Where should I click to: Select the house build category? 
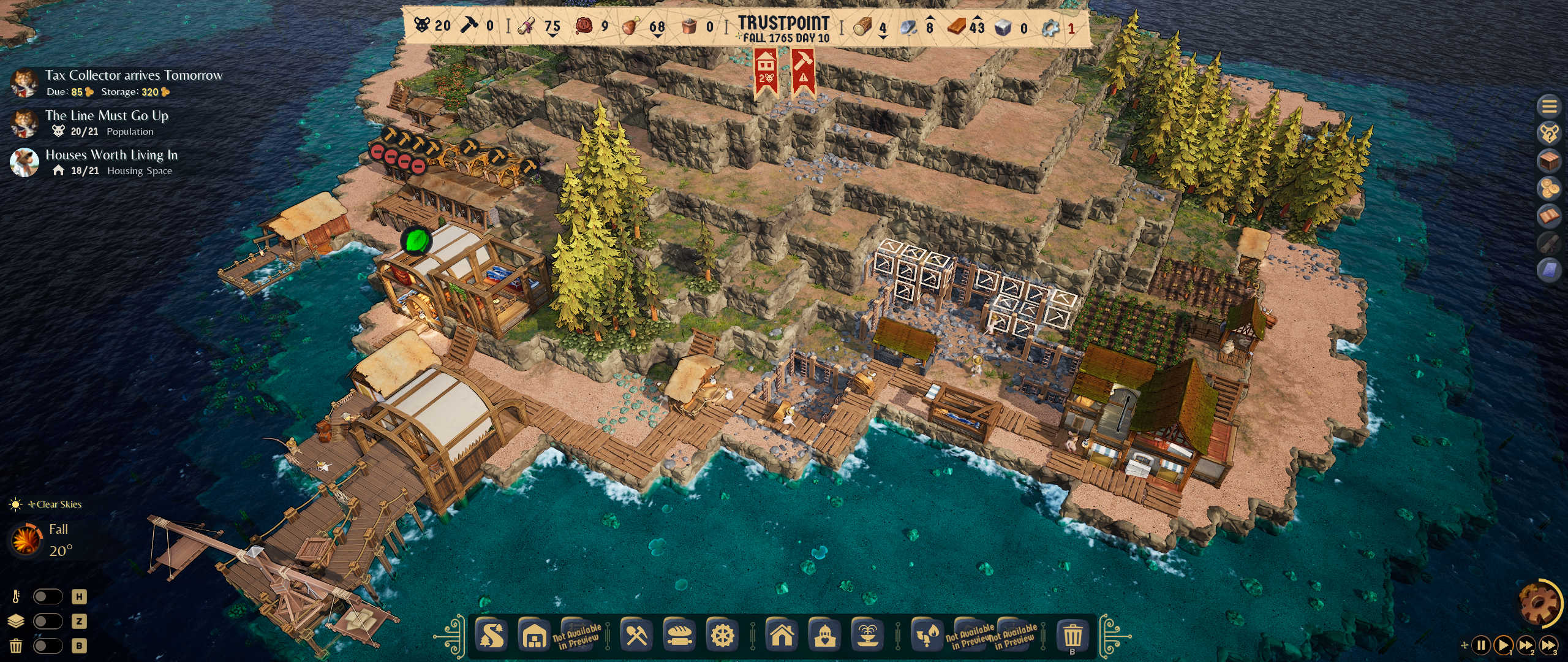click(782, 636)
